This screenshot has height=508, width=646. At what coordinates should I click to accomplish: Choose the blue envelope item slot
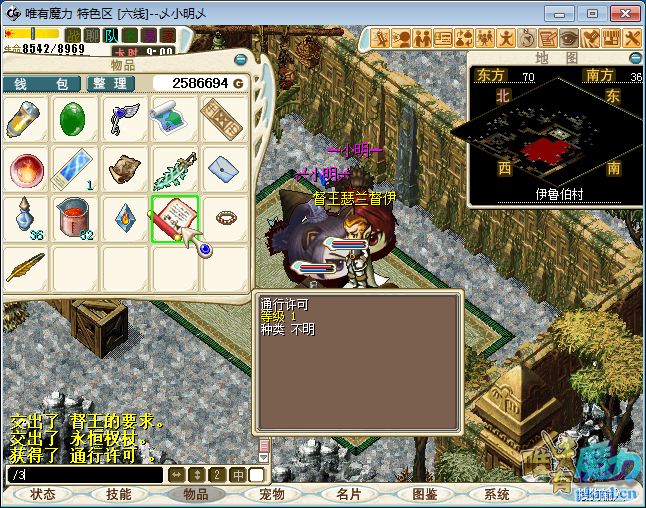click(225, 168)
